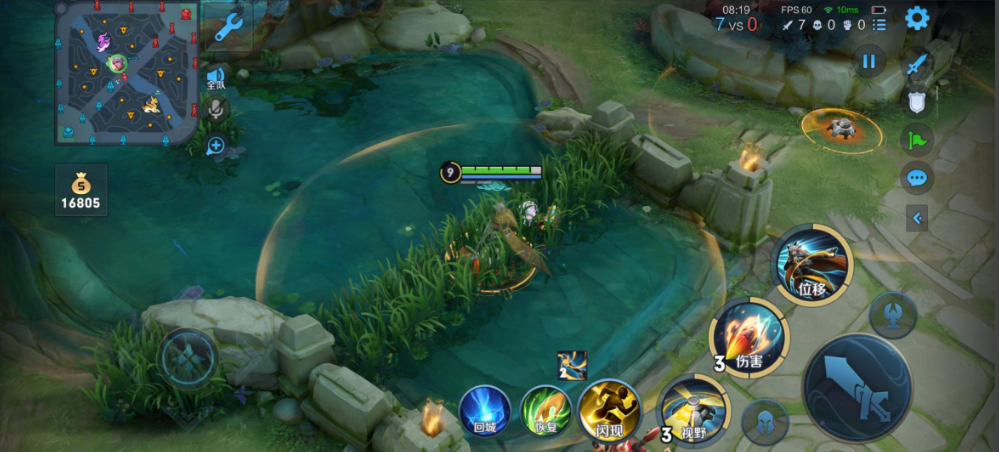The image size is (999, 452).
Task: Send the blue sword attack signal
Action: [x=917, y=66]
